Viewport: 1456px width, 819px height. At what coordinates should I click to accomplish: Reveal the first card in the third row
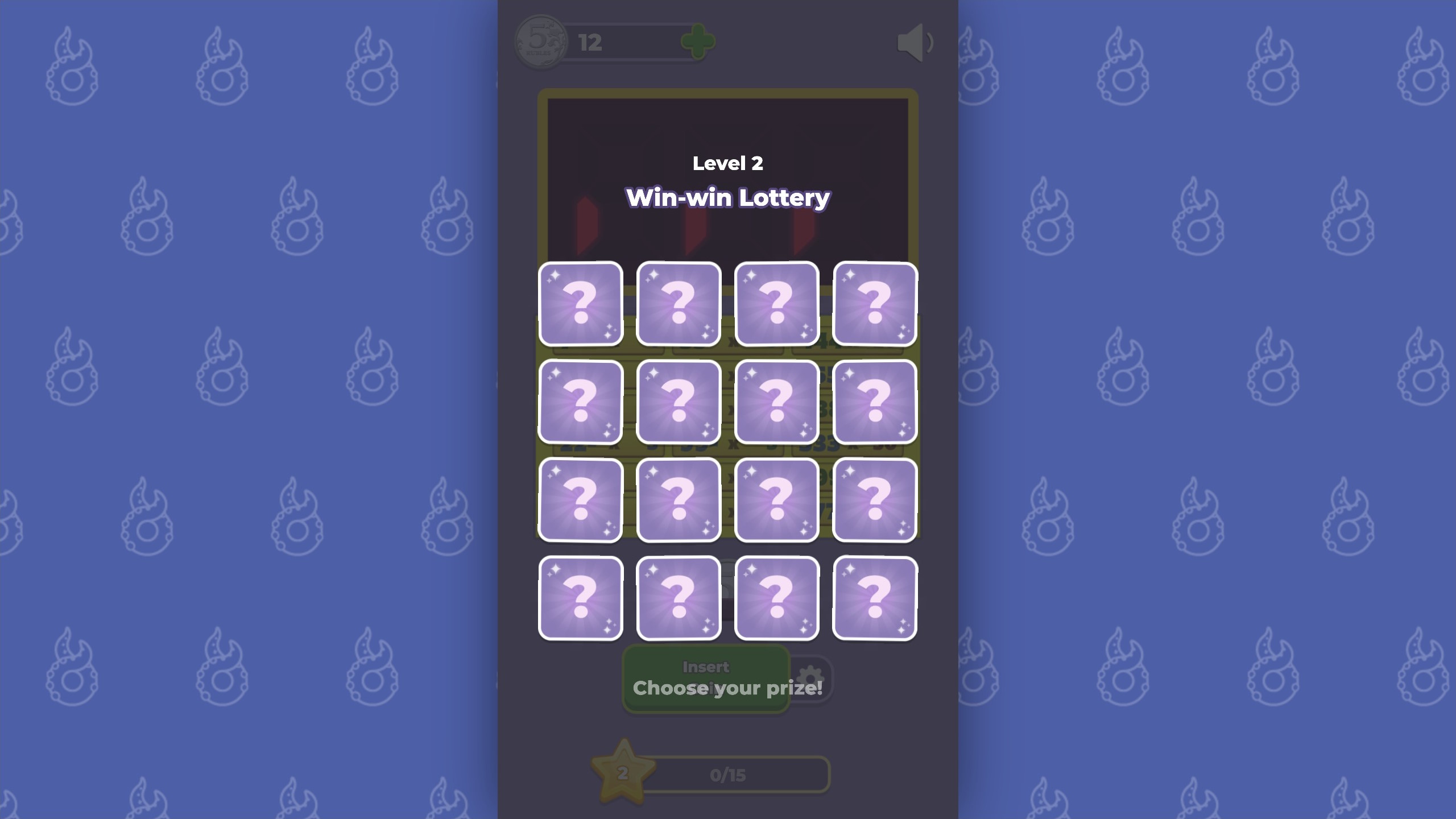point(581,499)
